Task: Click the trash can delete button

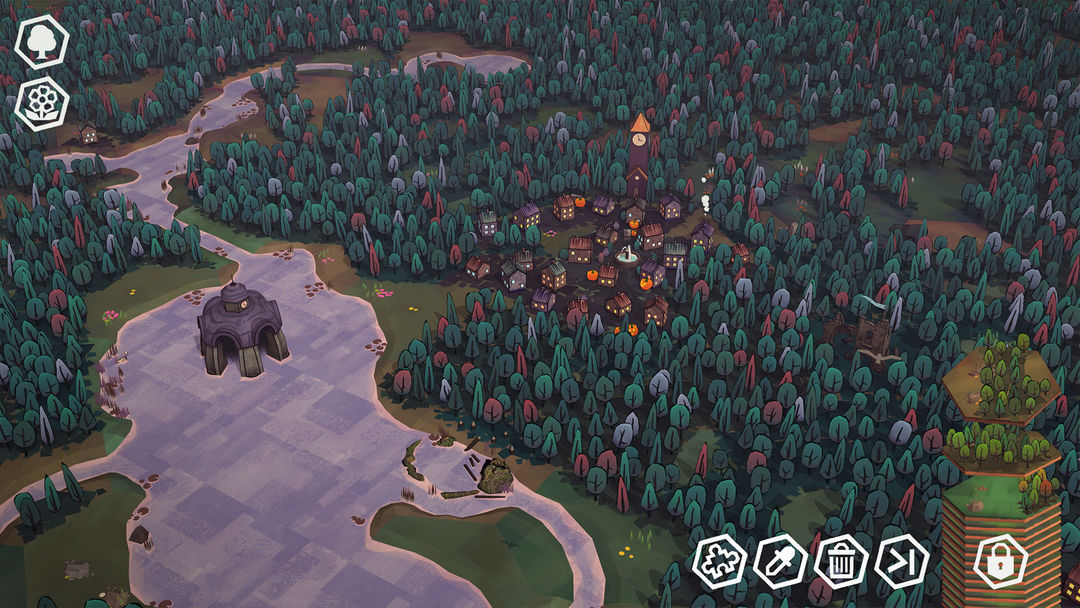Action: click(841, 561)
